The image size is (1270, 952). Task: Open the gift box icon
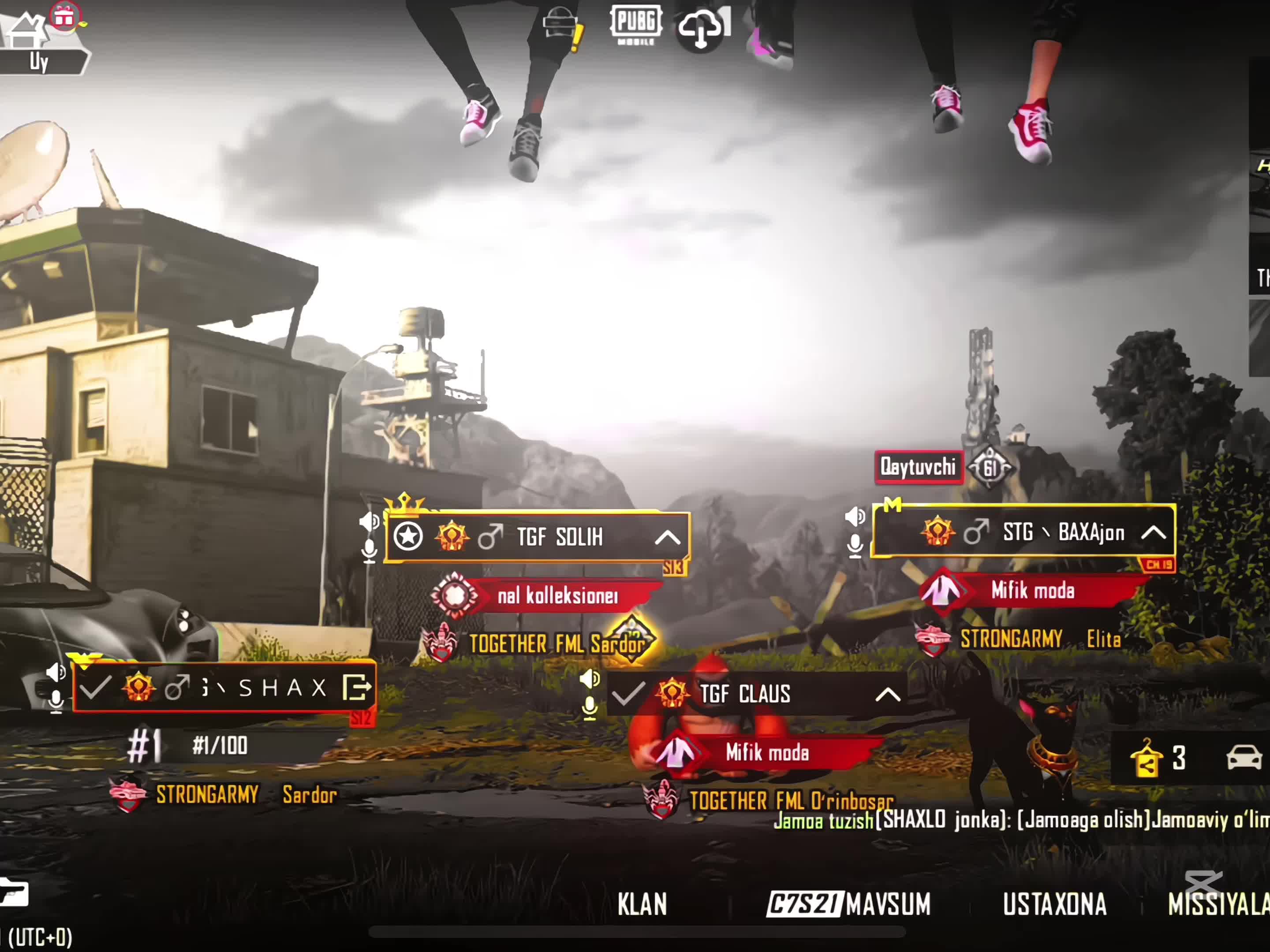click(x=65, y=17)
